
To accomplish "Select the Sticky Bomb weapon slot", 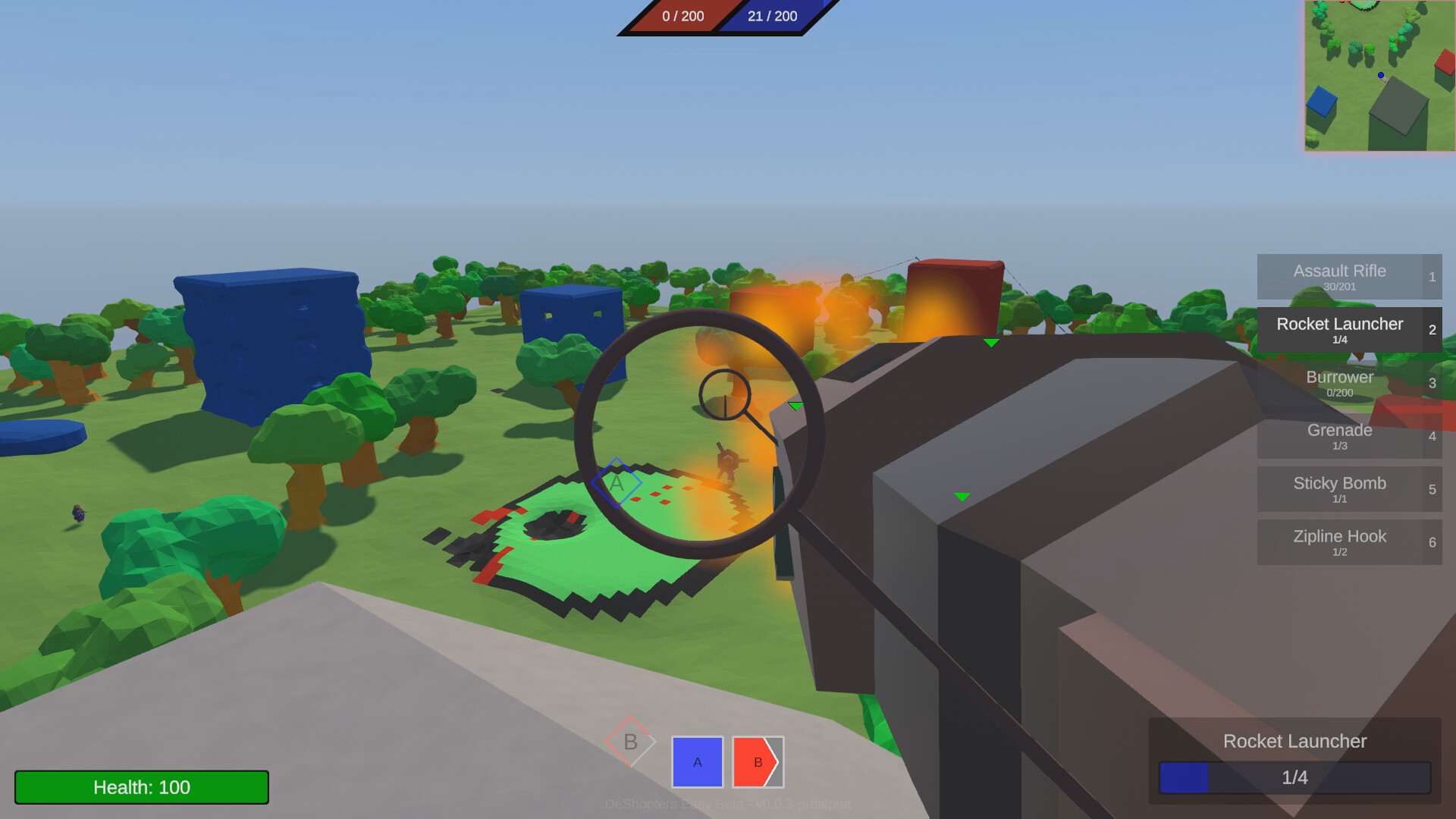I will click(x=1348, y=489).
